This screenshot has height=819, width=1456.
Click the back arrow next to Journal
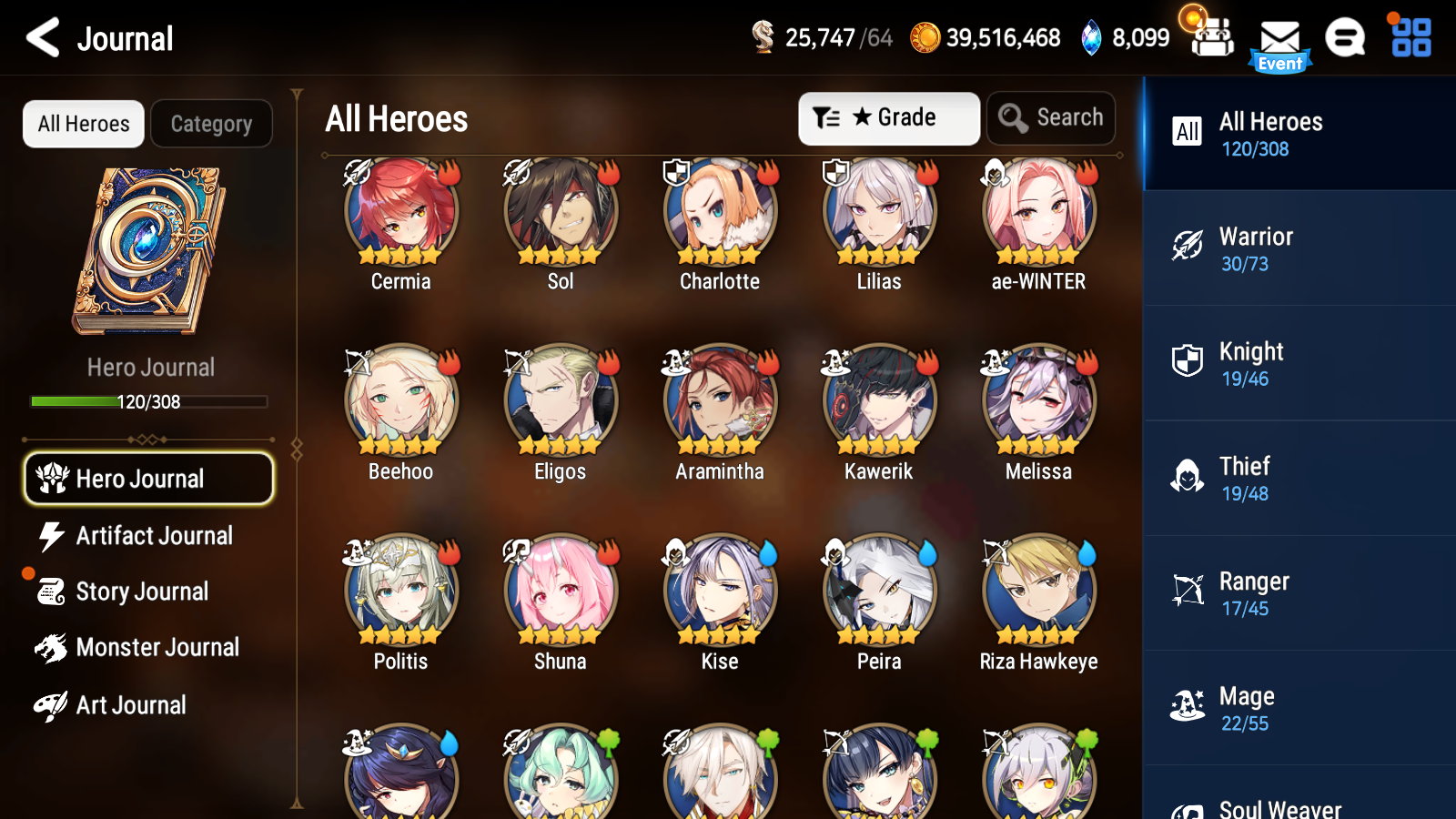[x=40, y=38]
